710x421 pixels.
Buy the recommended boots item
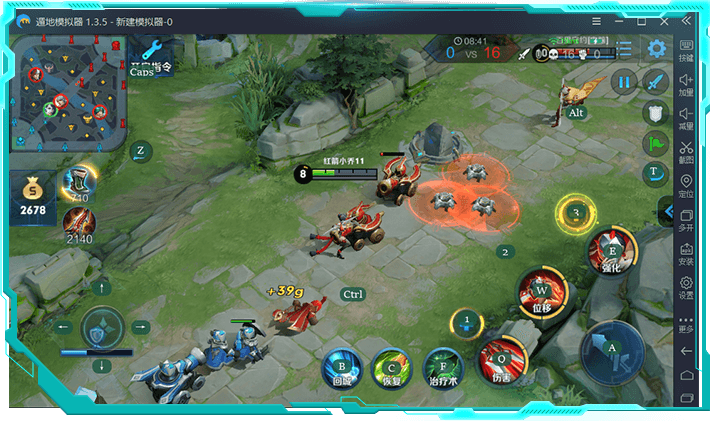coord(78,181)
